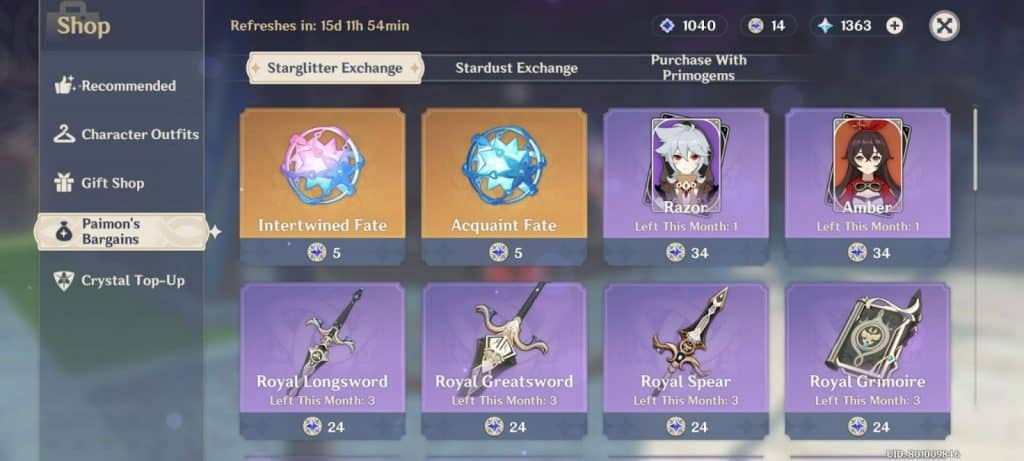Click the plus button beside Primogems
Viewport: 1024px width, 461px height.
(894, 26)
